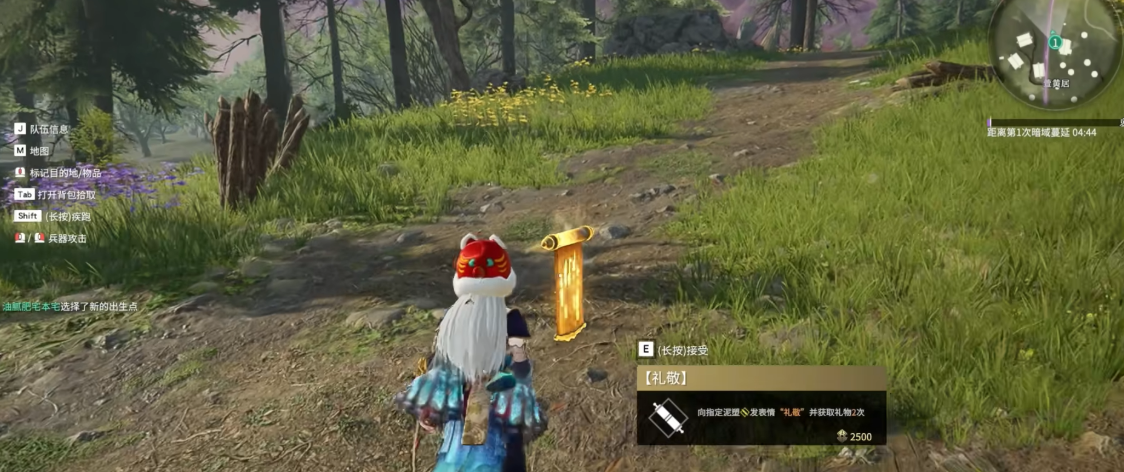Click the scroll icon in the 礼敬 panel

point(666,418)
